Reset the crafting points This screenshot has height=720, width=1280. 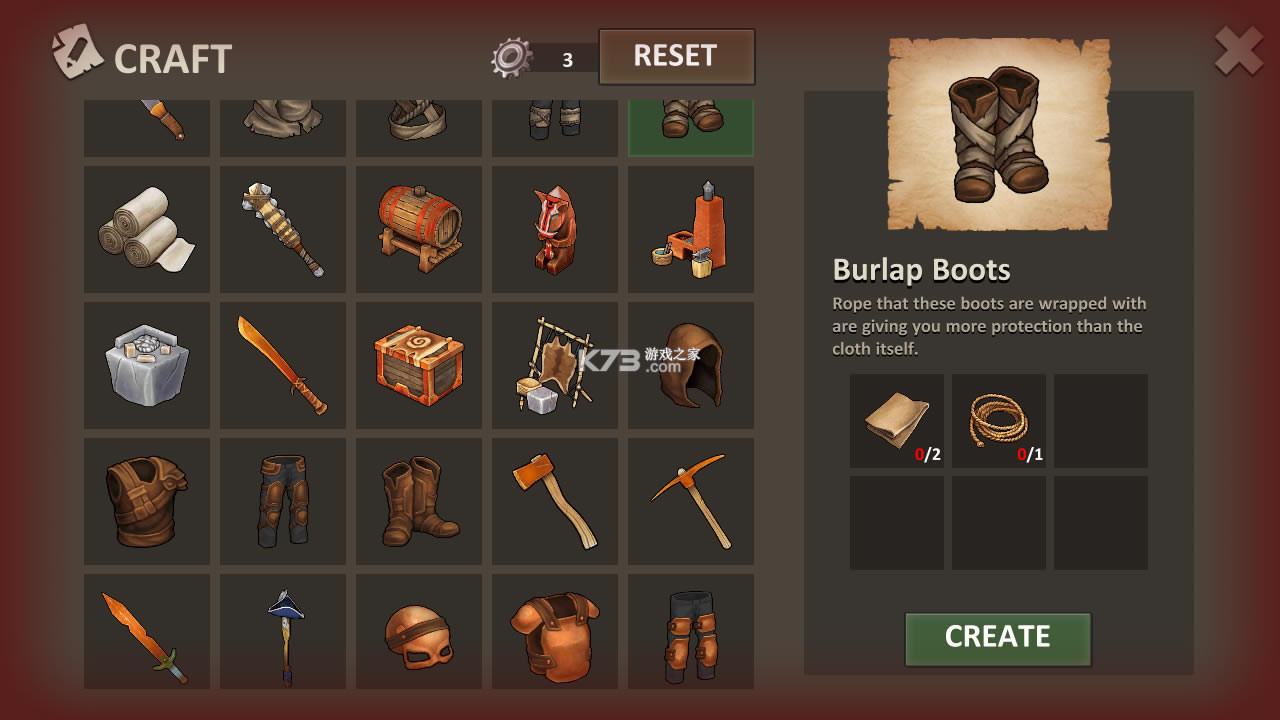676,57
